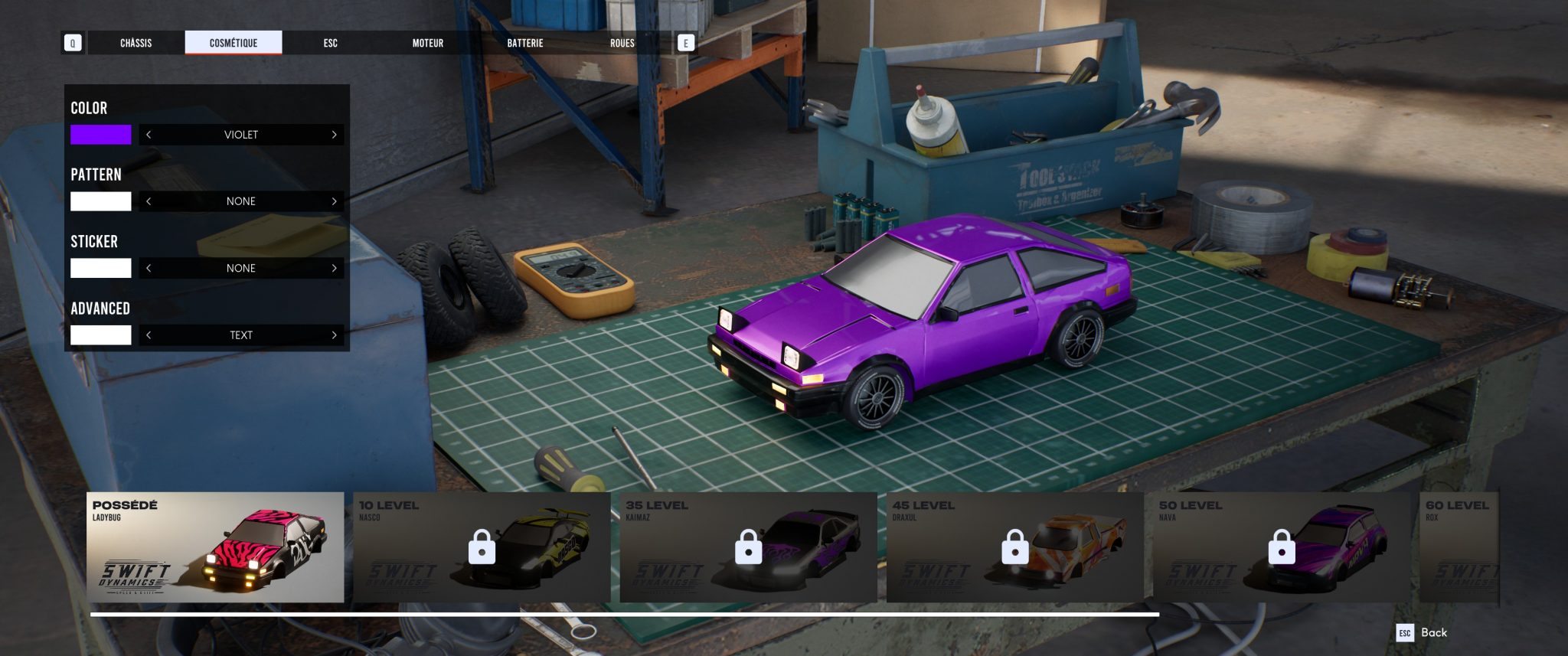Cycle to the previous color before Violet
The width and height of the screenshot is (1568, 656).
149,135
